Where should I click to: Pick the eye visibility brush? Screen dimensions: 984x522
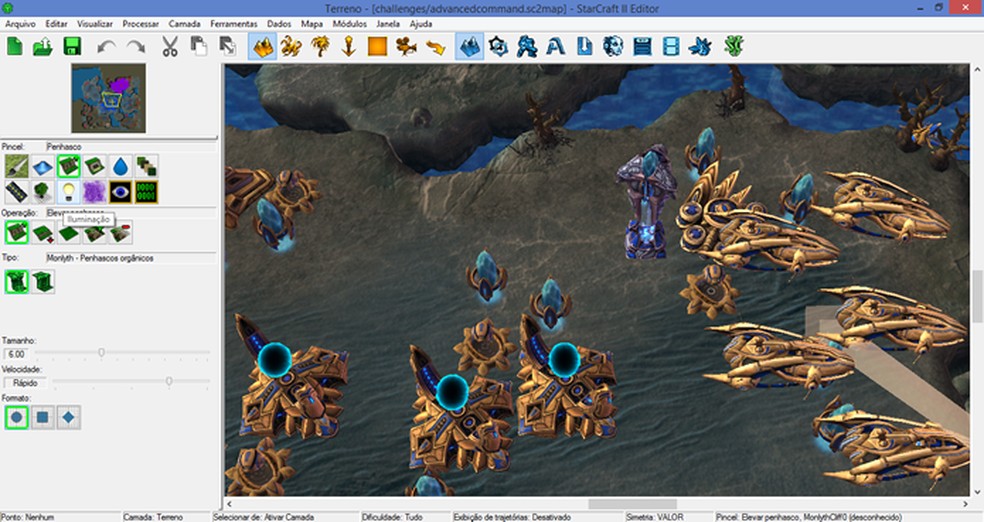[120, 191]
